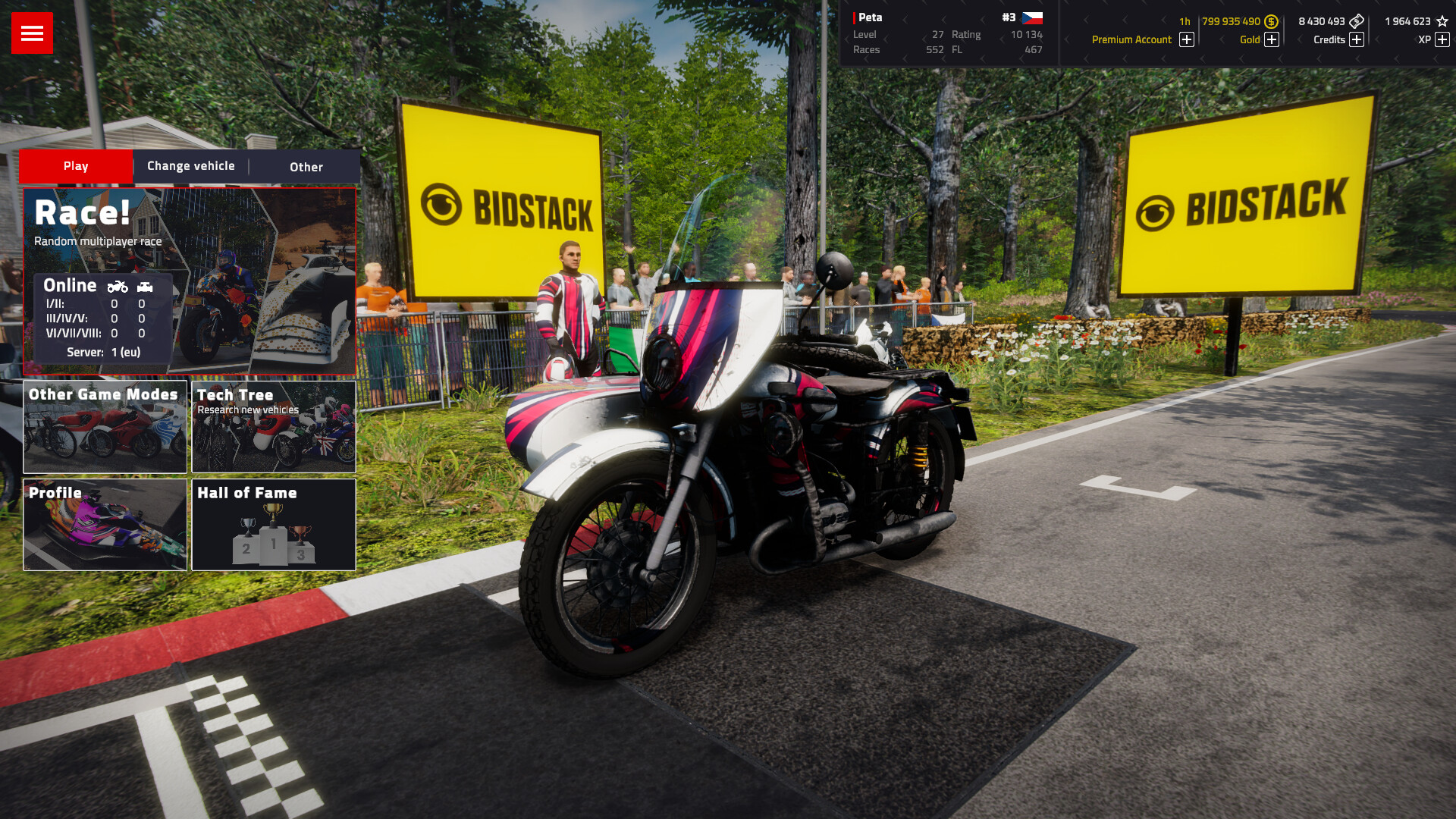The height and width of the screenshot is (819, 1456).
Task: Open Other Game Modes panel
Action: [105, 427]
